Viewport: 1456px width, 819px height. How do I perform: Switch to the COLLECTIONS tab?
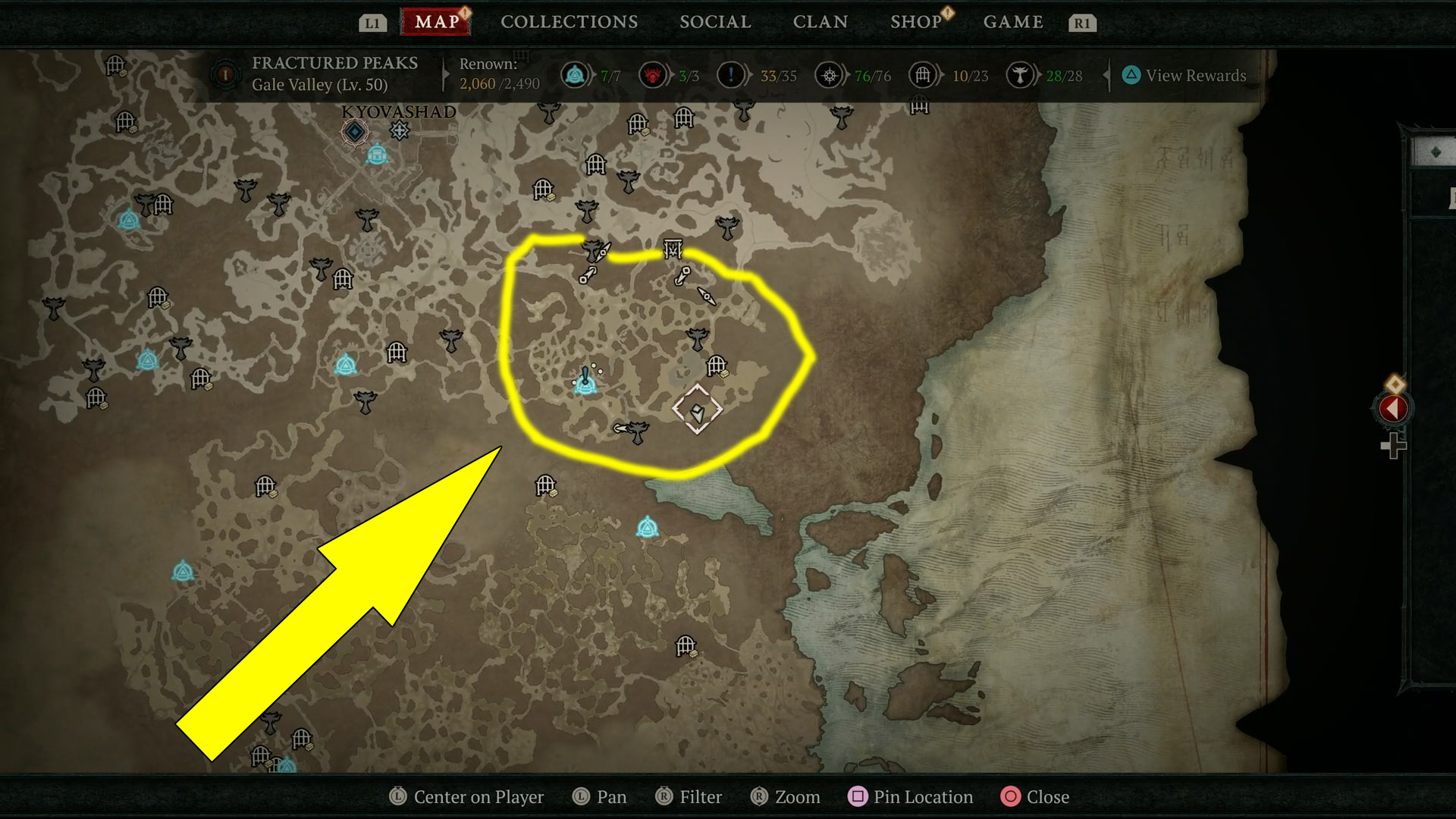(568, 22)
